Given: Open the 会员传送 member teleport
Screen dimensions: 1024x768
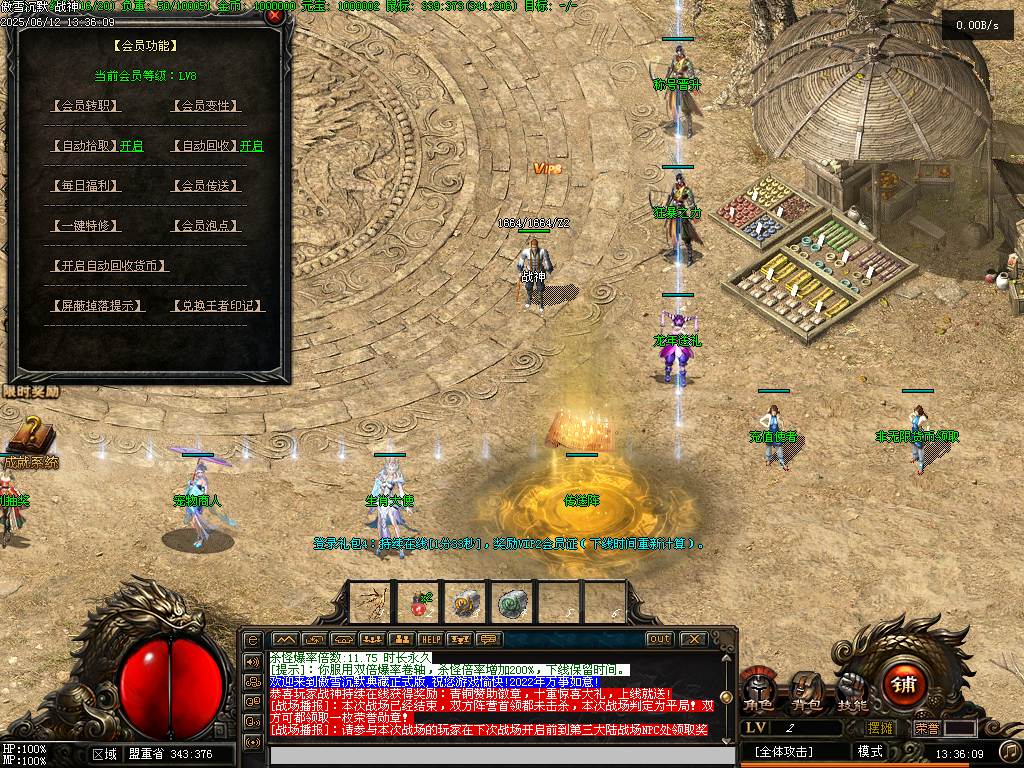Looking at the screenshot, I should click(206, 186).
